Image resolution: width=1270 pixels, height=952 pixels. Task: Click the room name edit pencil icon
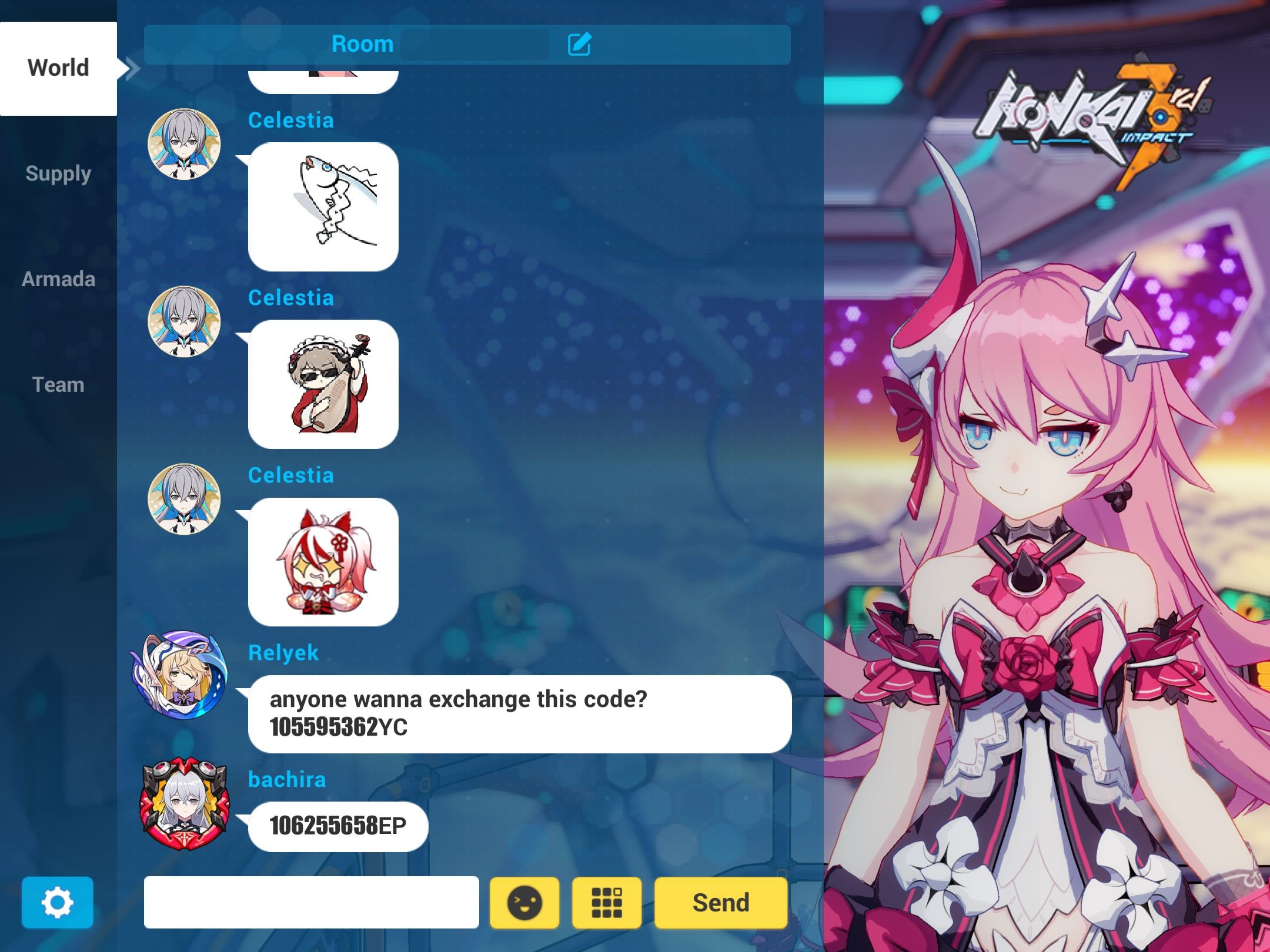[580, 44]
